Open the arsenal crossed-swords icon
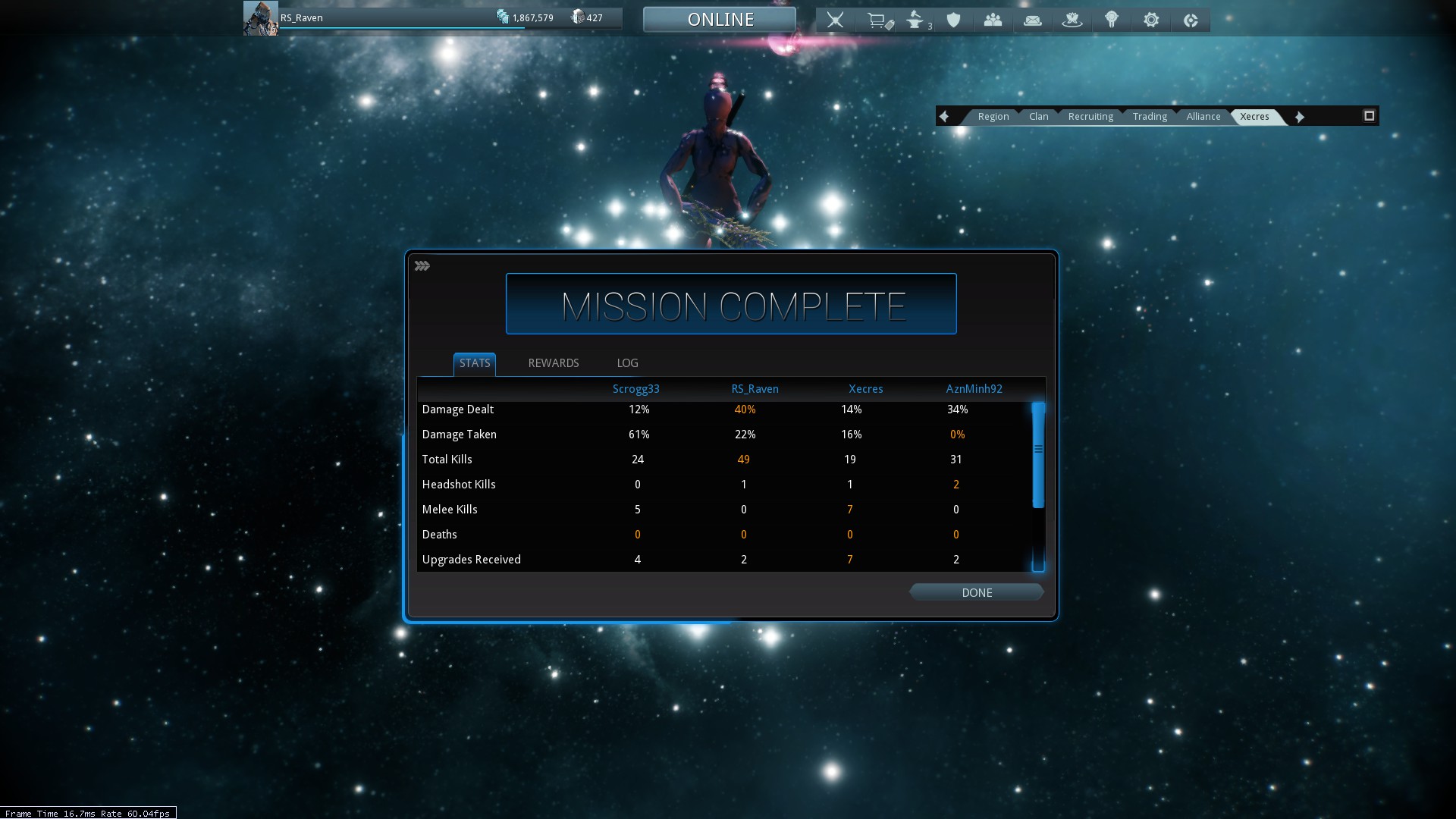 pos(835,20)
